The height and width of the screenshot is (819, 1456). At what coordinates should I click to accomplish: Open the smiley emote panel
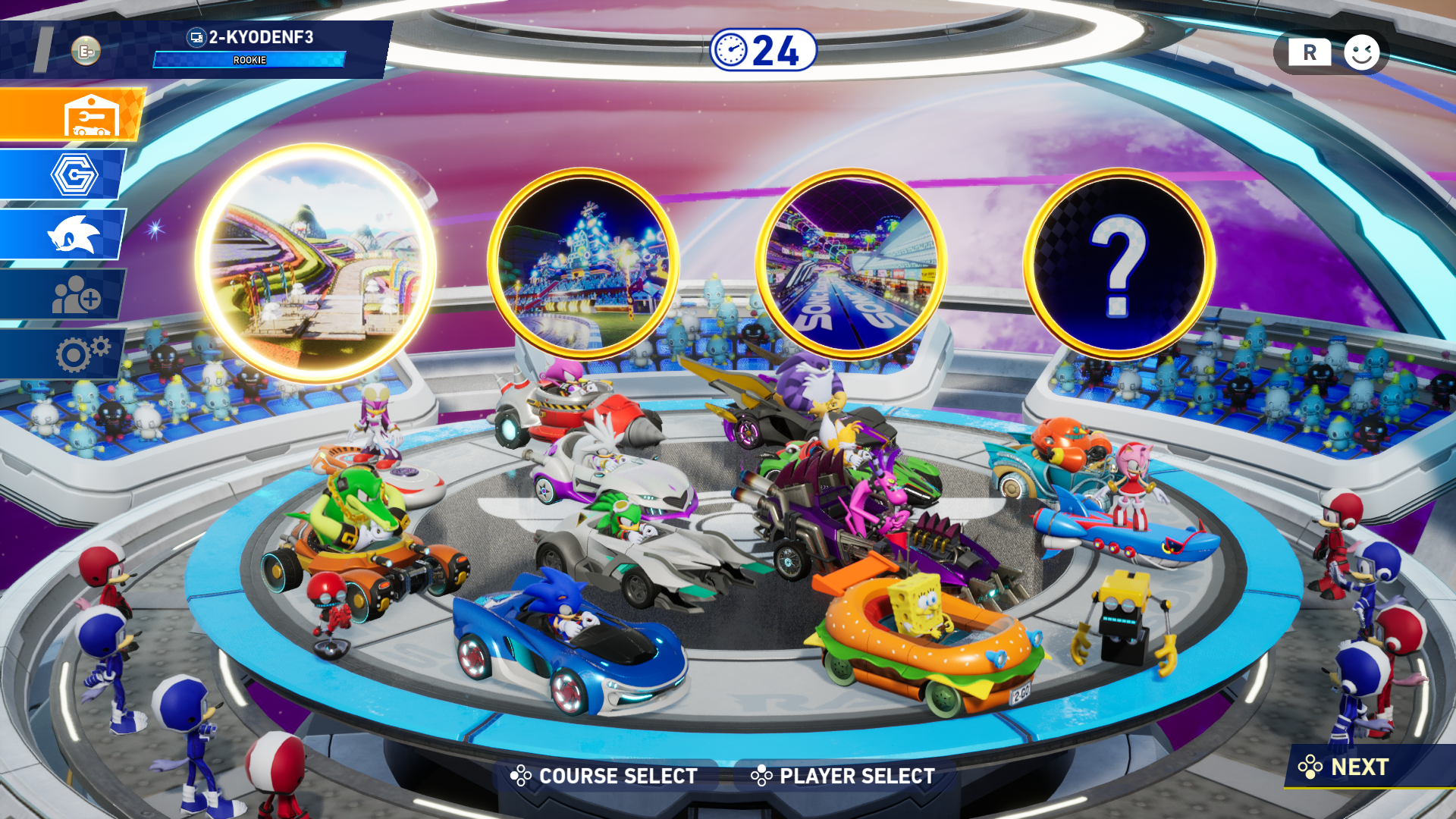coord(1361,53)
